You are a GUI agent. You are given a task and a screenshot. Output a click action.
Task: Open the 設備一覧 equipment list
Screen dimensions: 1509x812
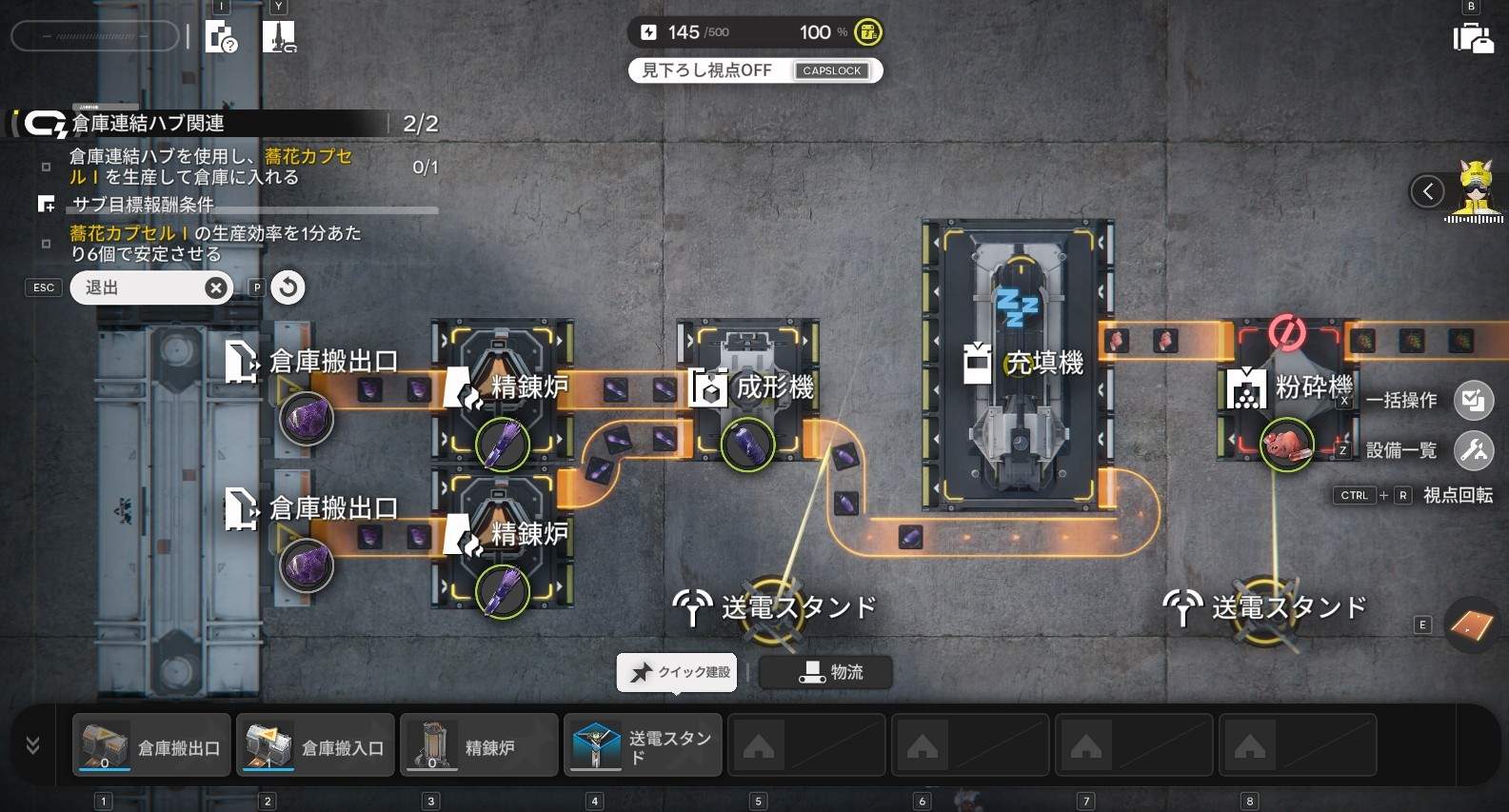click(x=1473, y=449)
